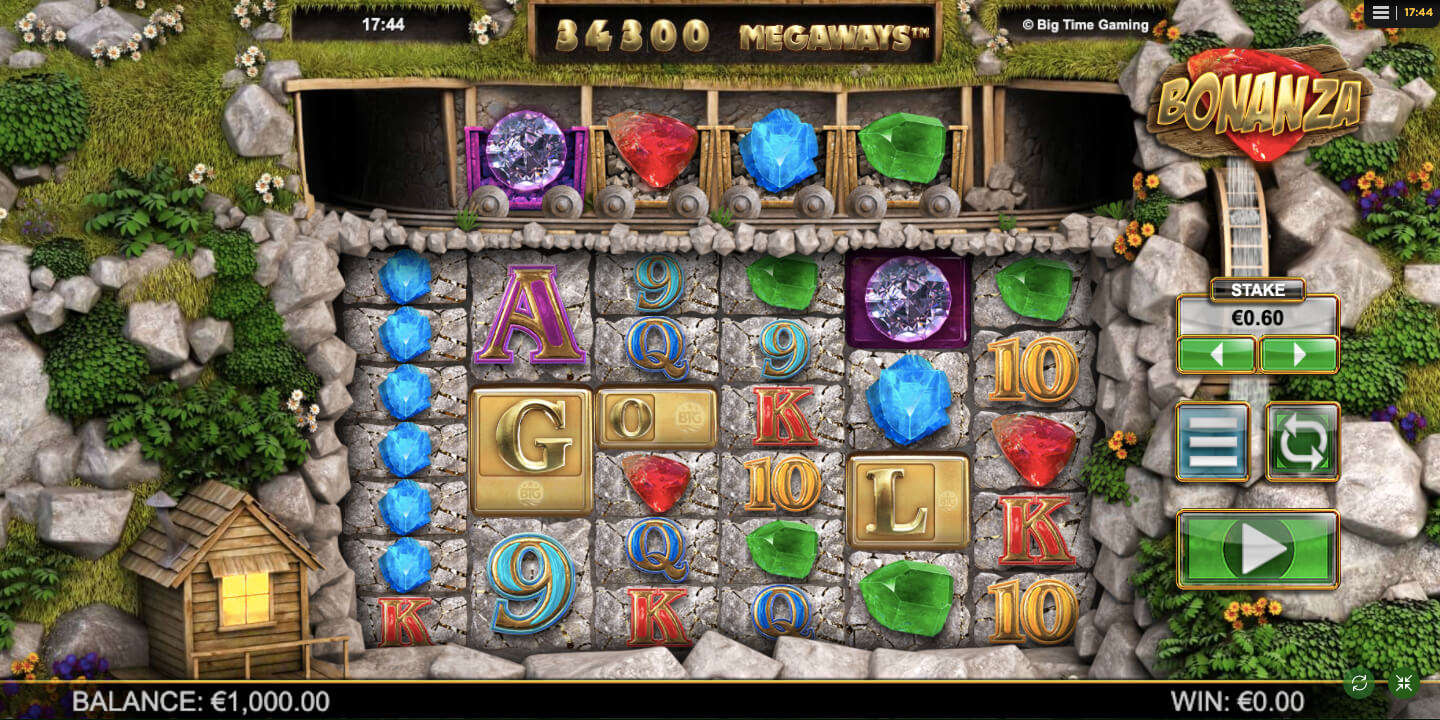Viewport: 1440px width, 720px height.
Task: Open the top-right hamburger menu
Action: 1381,12
